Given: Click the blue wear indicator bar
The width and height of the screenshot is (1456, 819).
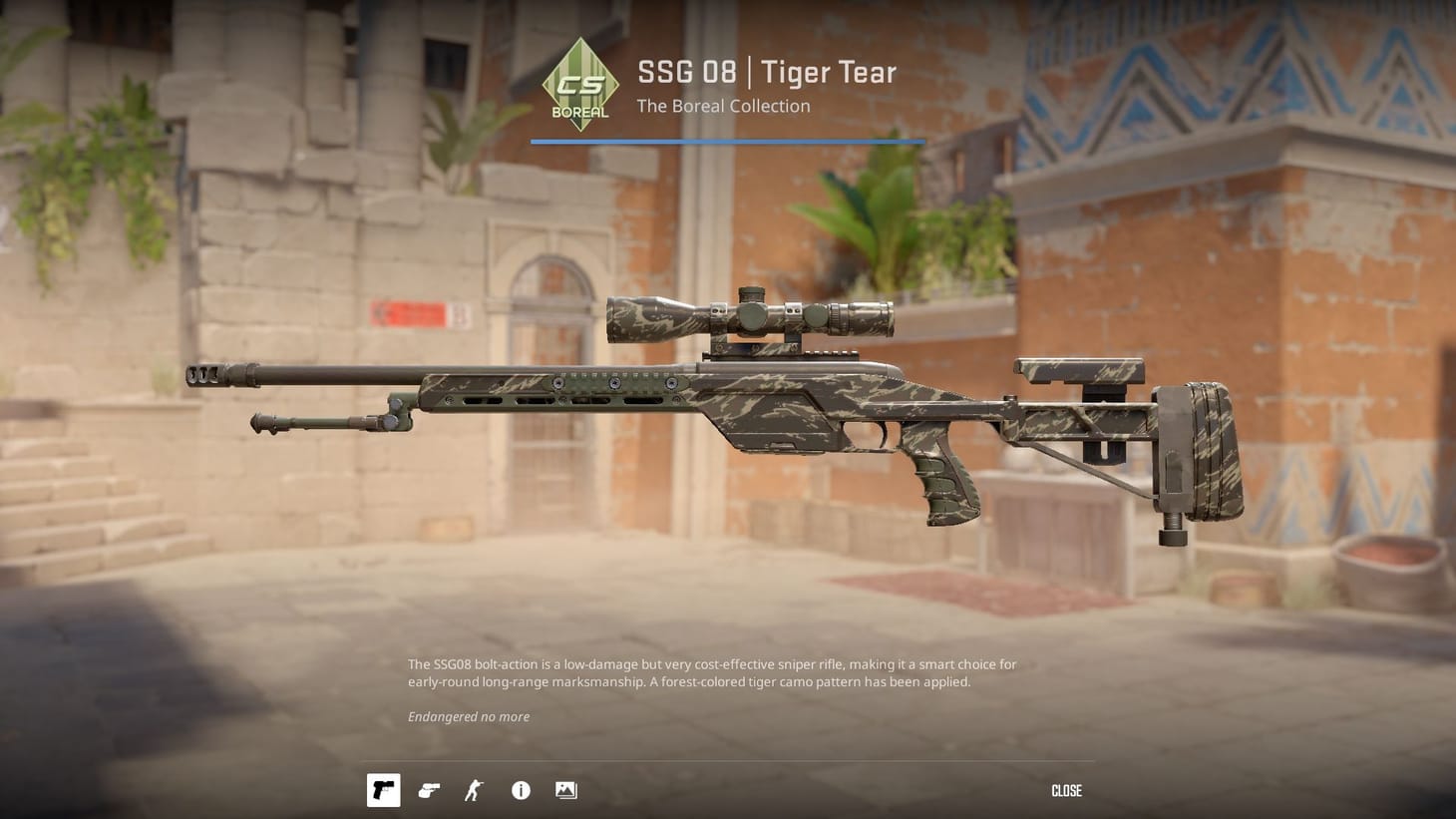Looking at the screenshot, I should [727, 142].
